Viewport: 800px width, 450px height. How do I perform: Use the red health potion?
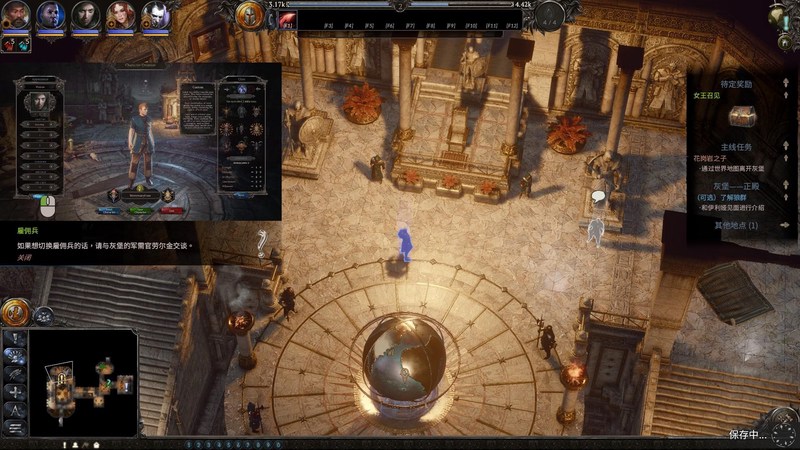(x=9, y=44)
